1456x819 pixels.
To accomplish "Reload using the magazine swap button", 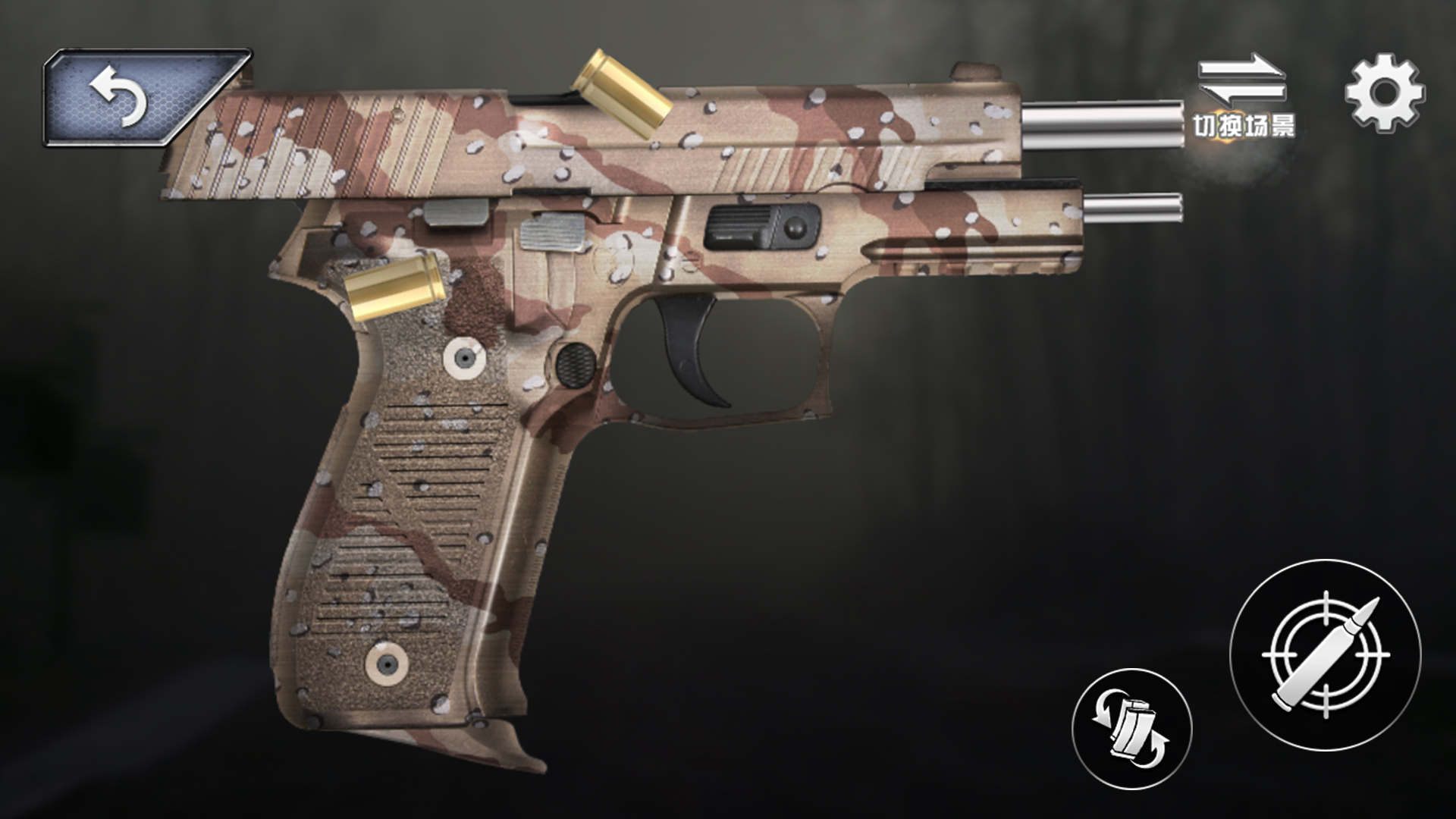I will [x=1131, y=729].
